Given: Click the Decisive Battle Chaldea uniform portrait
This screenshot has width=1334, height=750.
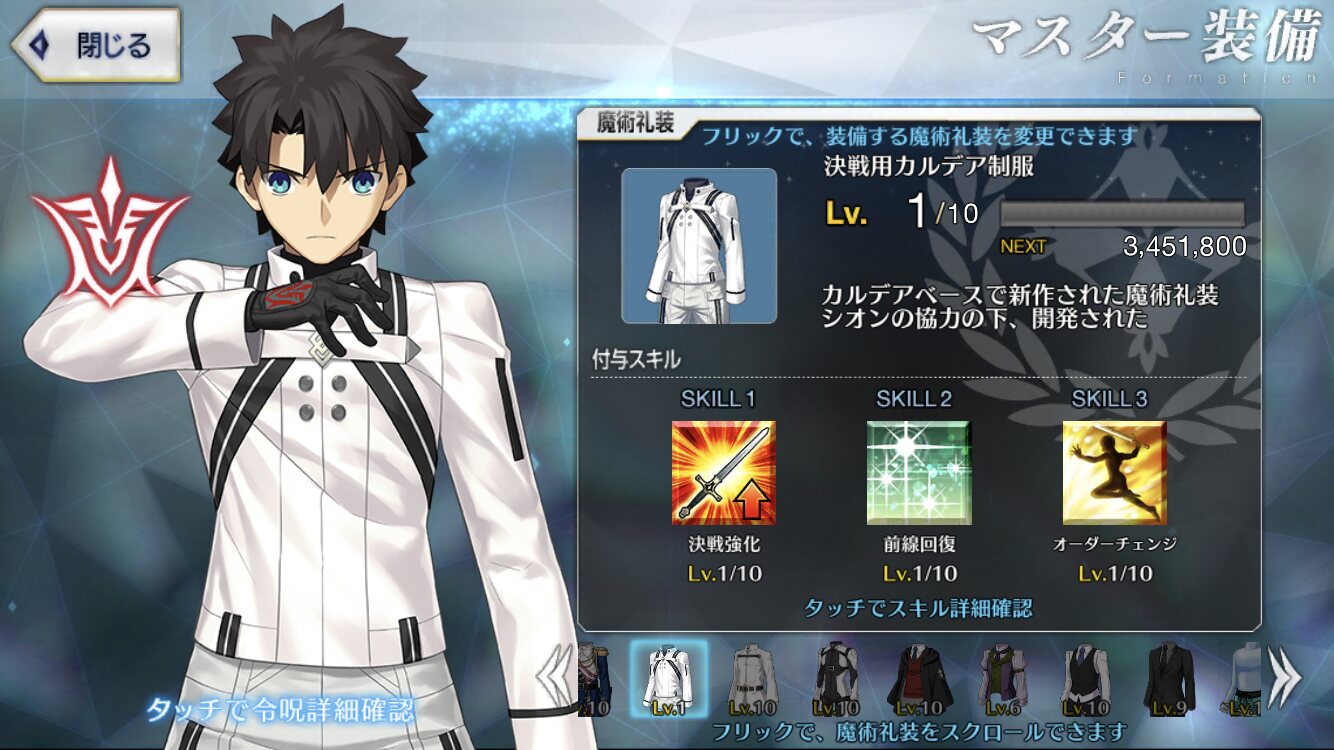Looking at the screenshot, I should pyautogui.click(x=699, y=245).
